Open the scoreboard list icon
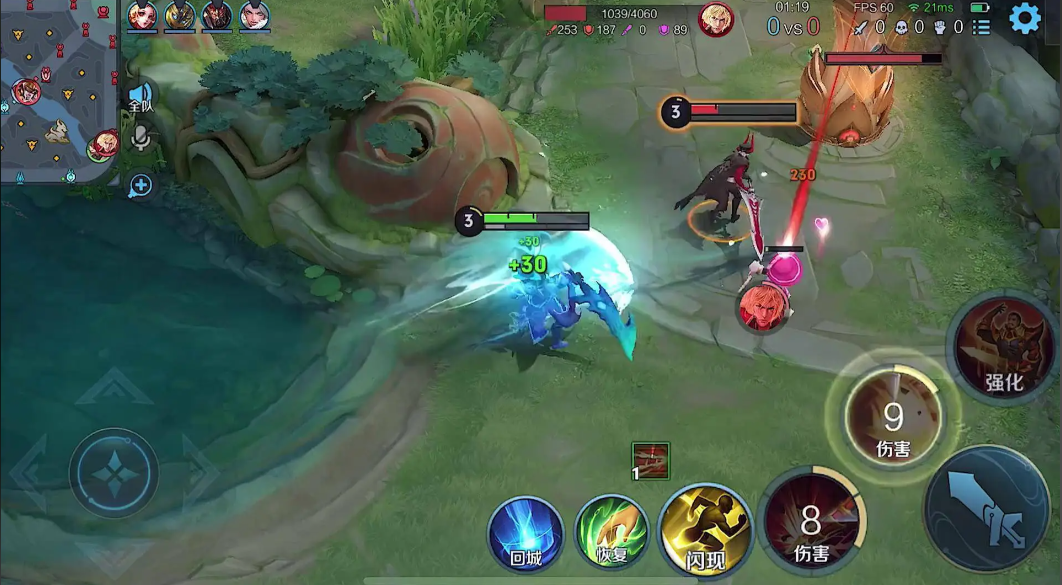The height and width of the screenshot is (585, 1062). click(981, 27)
